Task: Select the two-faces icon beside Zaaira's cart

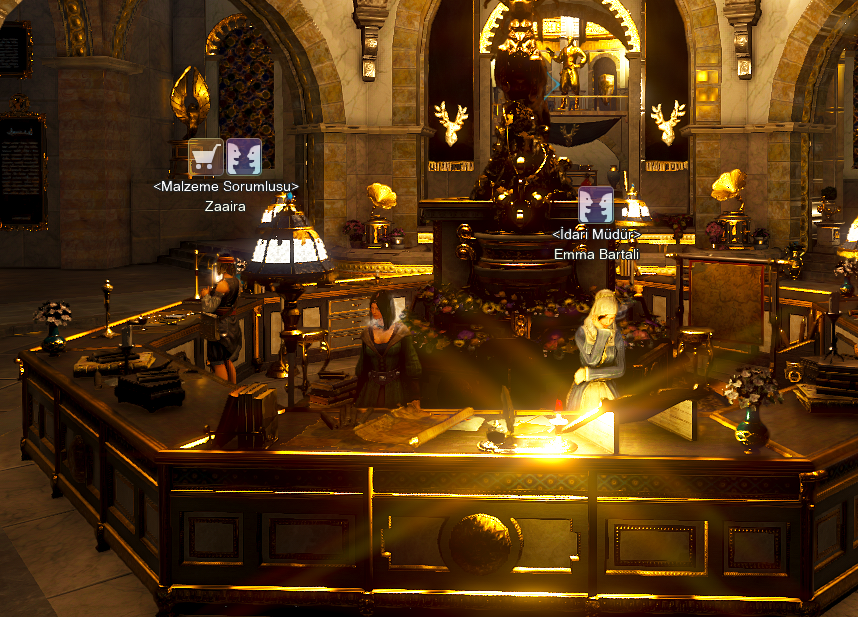Action: point(244,157)
